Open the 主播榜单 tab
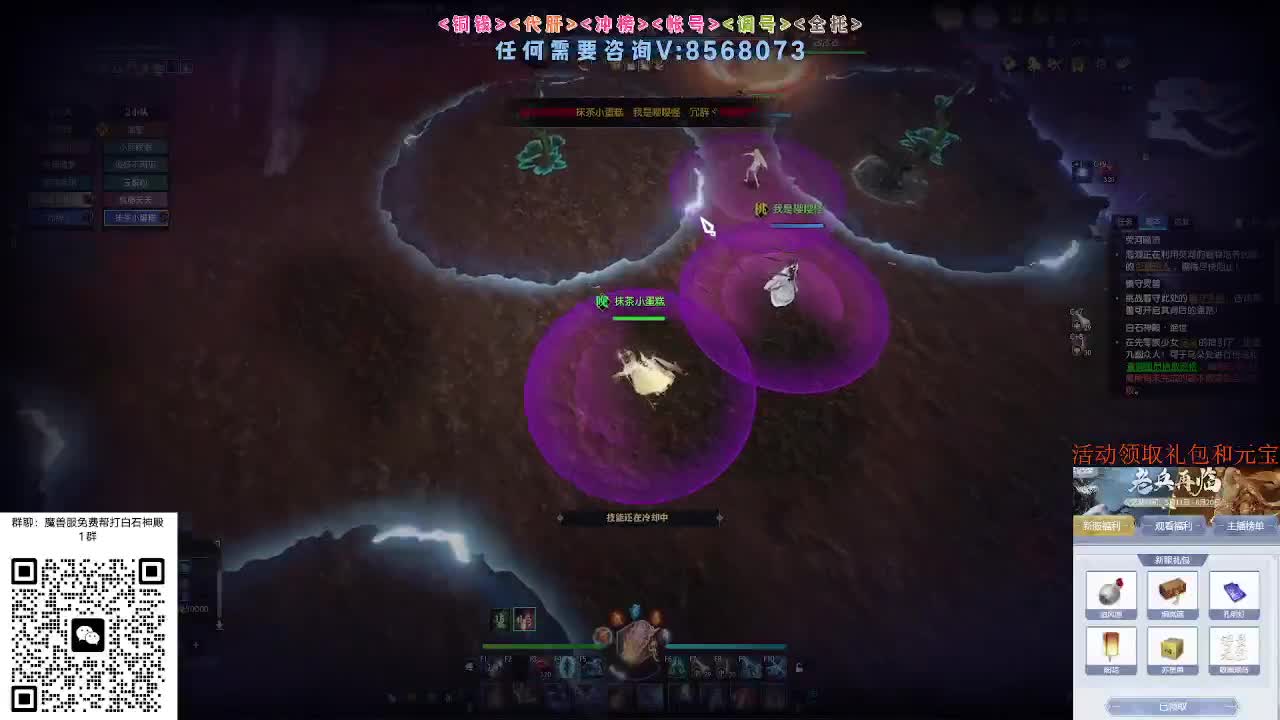Screen dimensions: 1280x720 (x=1245, y=527)
